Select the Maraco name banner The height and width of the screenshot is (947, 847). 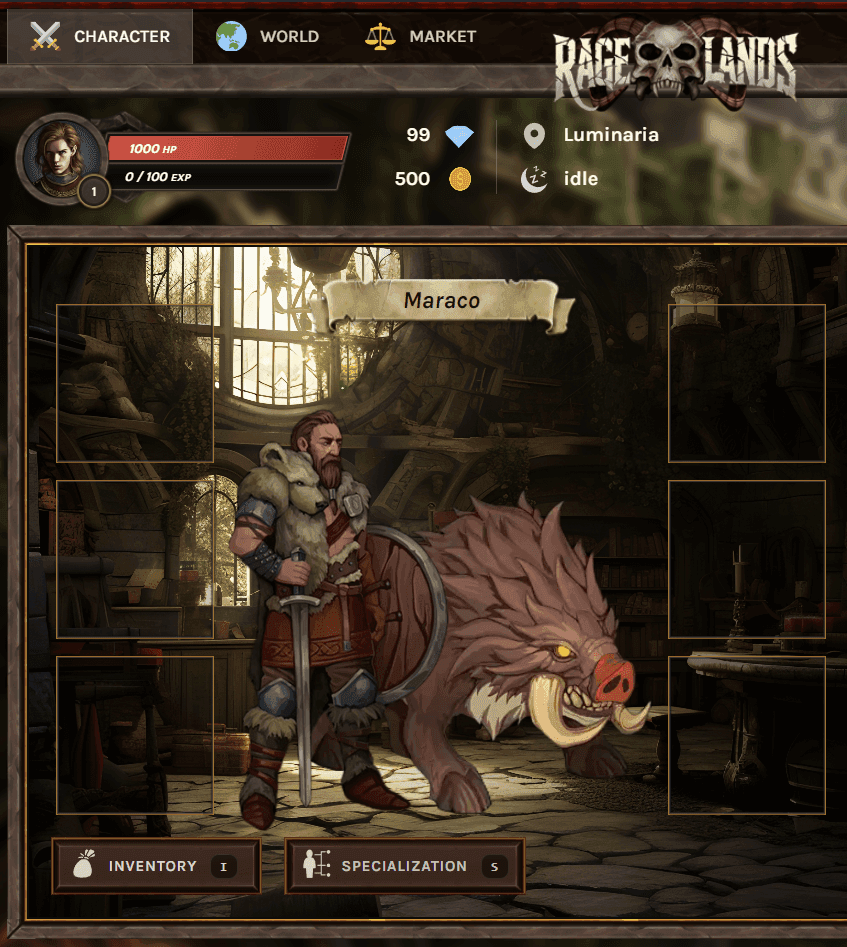point(442,301)
